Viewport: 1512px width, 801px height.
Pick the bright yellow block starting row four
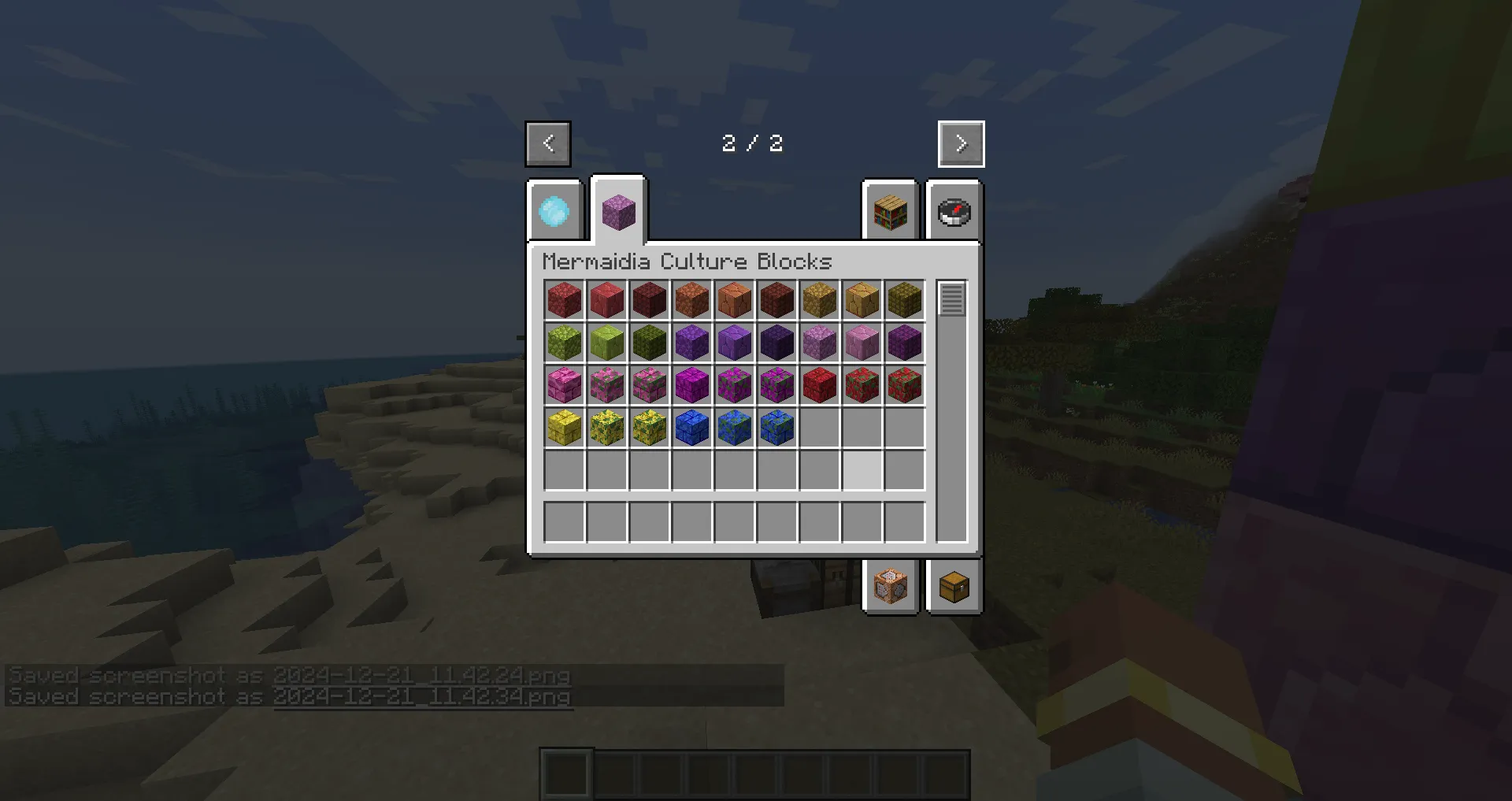coord(564,427)
